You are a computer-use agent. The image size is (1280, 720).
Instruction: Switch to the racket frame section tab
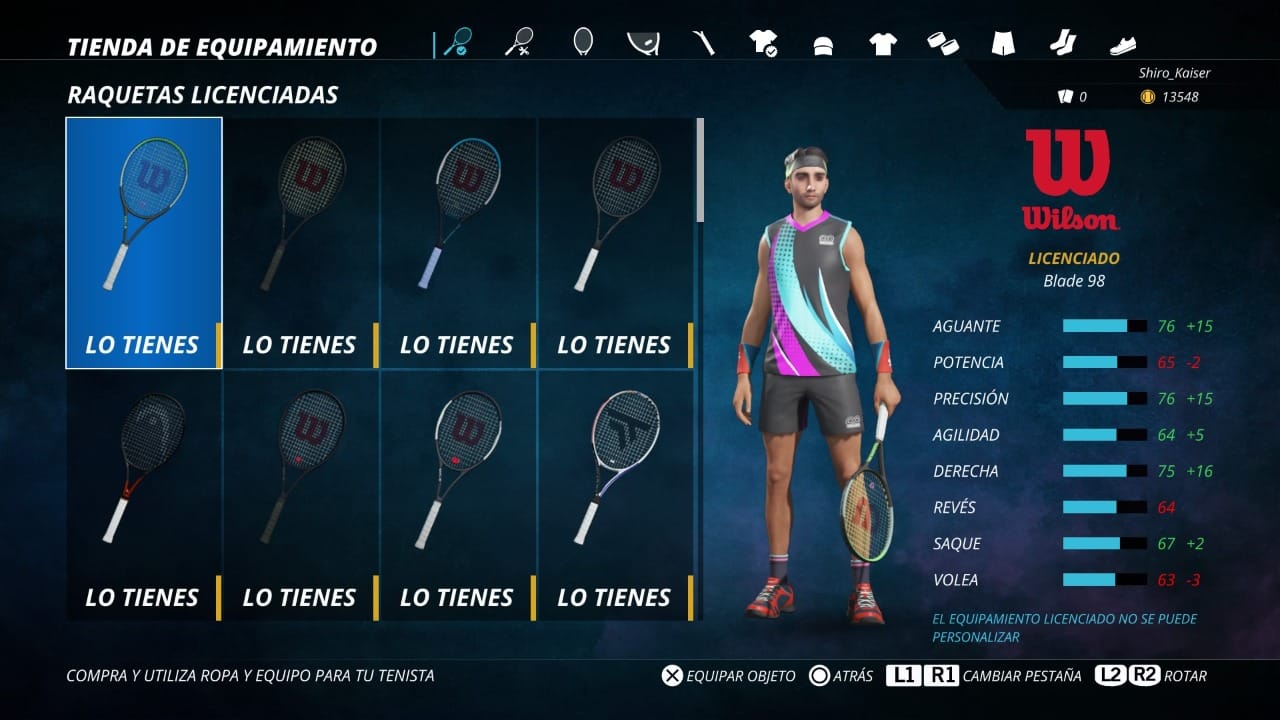point(643,42)
